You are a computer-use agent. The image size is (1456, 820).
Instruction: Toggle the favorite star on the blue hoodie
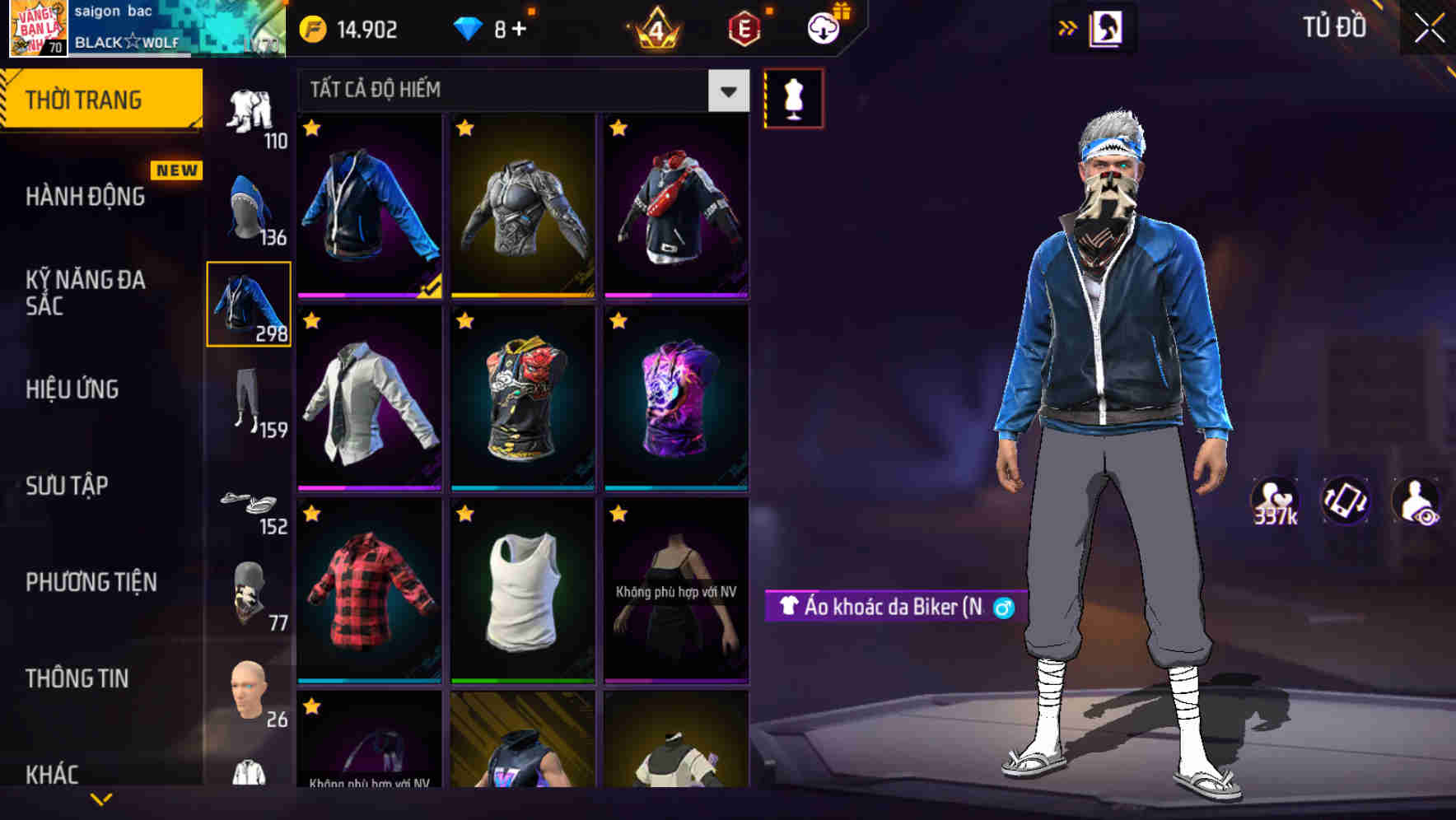pyautogui.click(x=311, y=129)
